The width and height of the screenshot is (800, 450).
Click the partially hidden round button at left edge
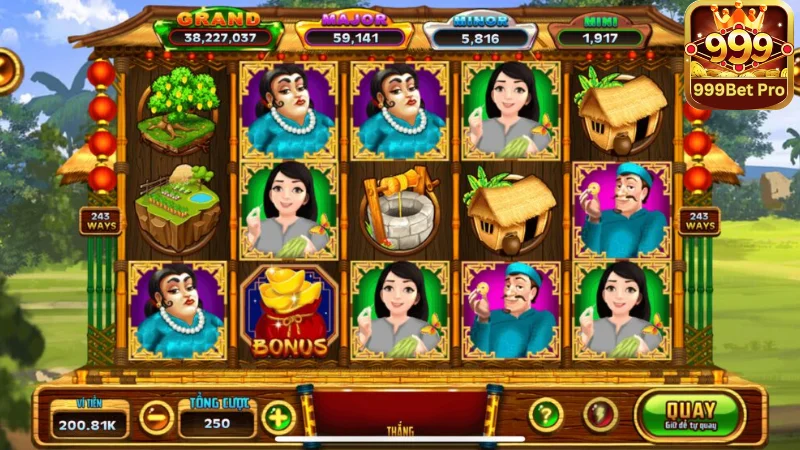point(8,71)
